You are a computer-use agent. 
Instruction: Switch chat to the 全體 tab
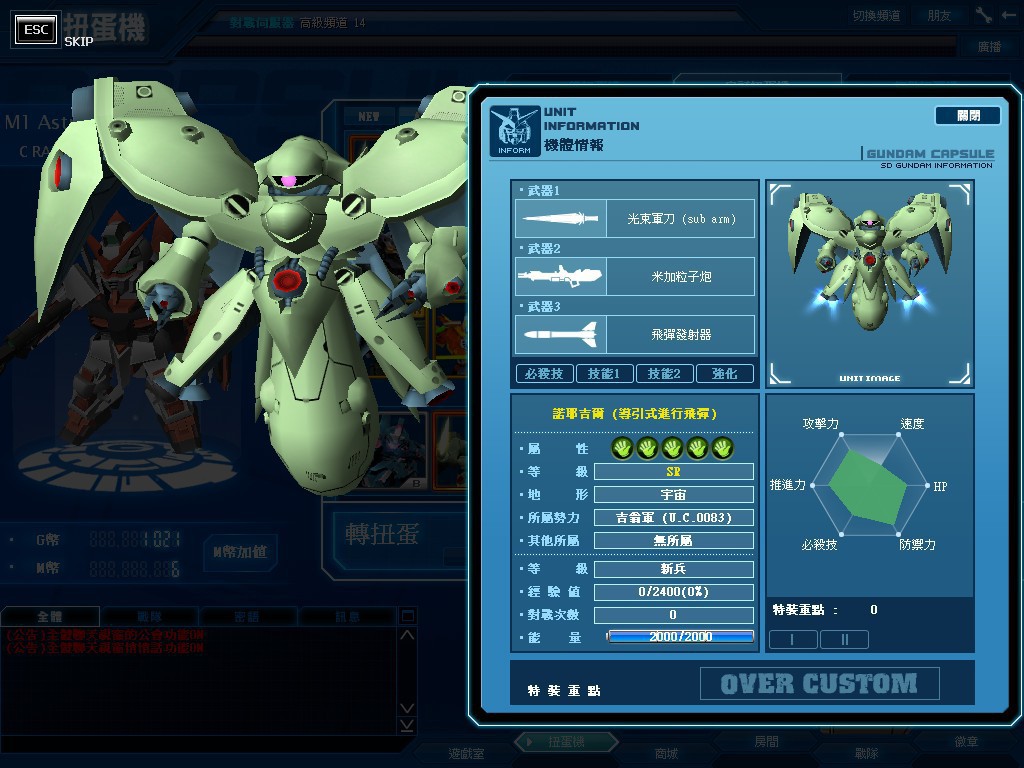point(50,617)
